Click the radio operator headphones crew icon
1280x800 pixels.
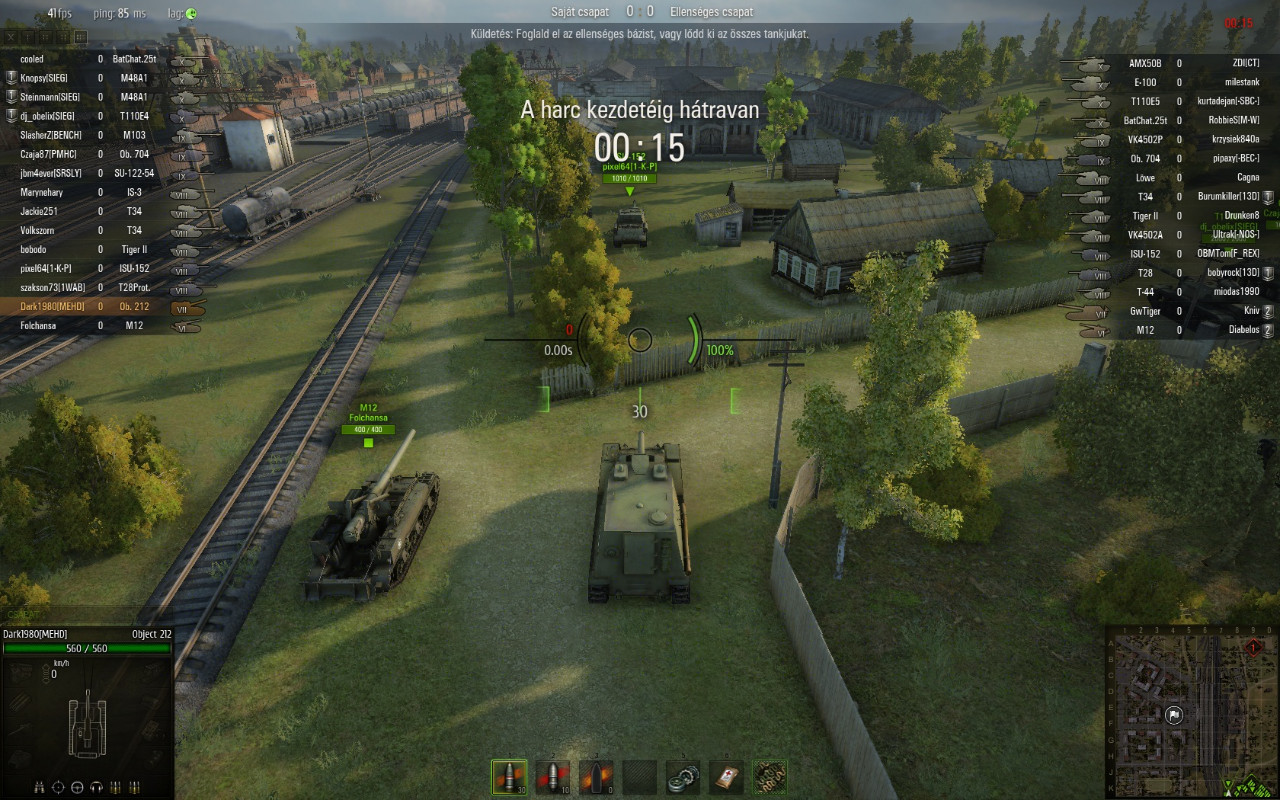click(96, 787)
